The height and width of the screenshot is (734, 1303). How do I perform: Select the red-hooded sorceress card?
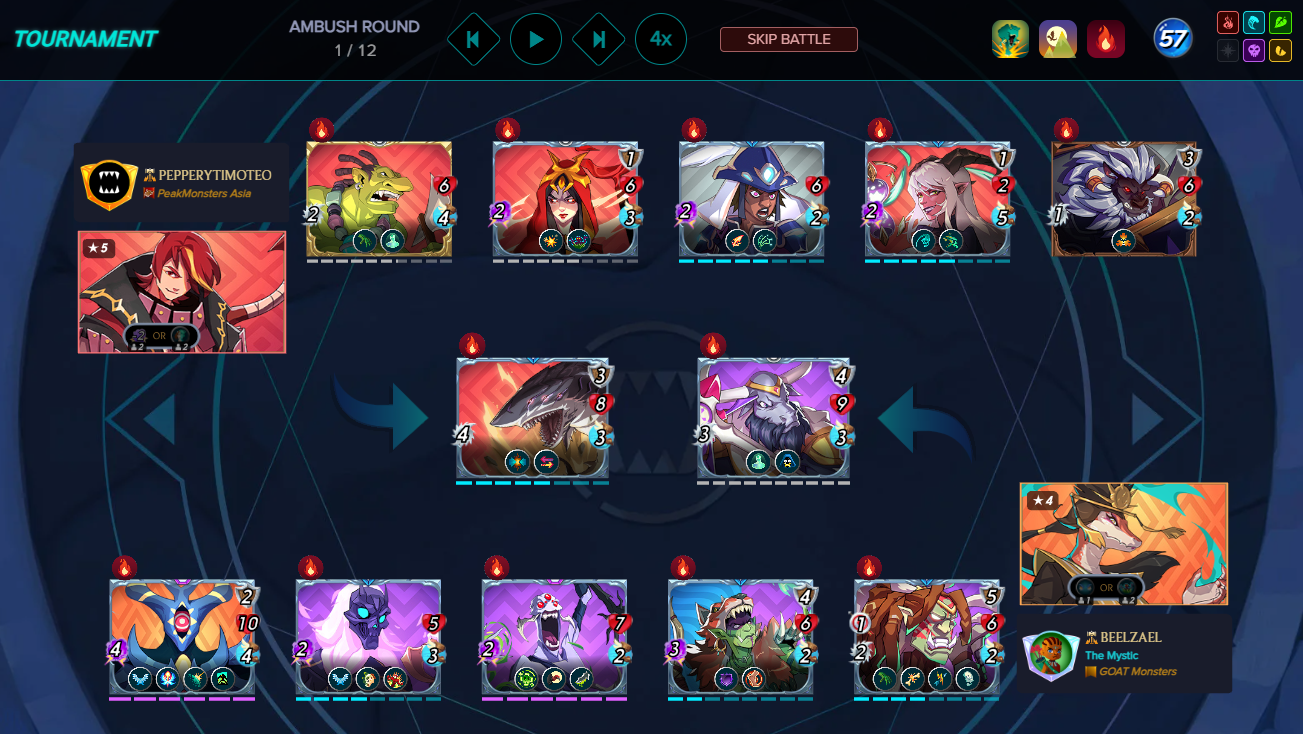point(565,198)
